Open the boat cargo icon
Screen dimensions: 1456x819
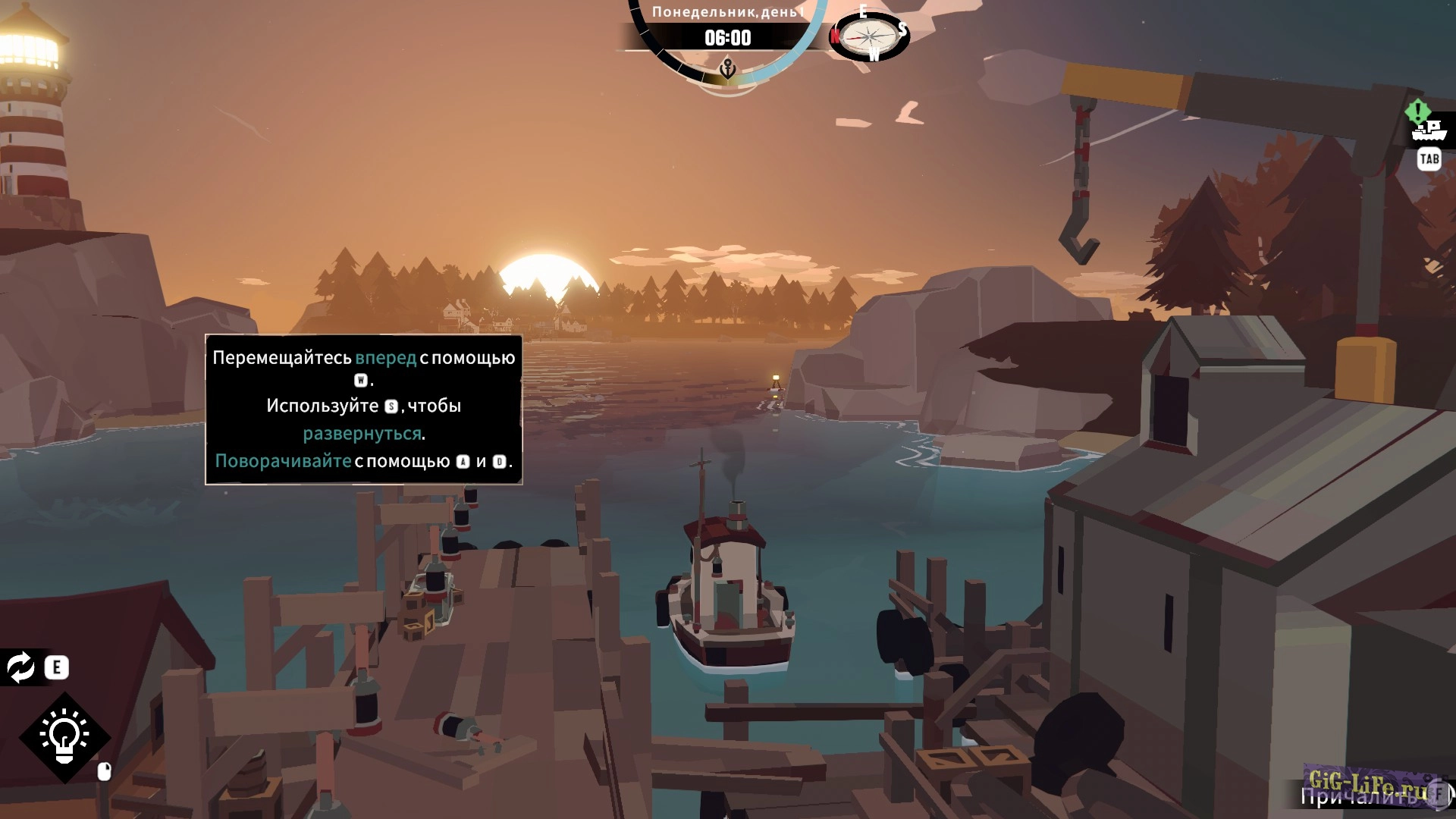[1429, 130]
